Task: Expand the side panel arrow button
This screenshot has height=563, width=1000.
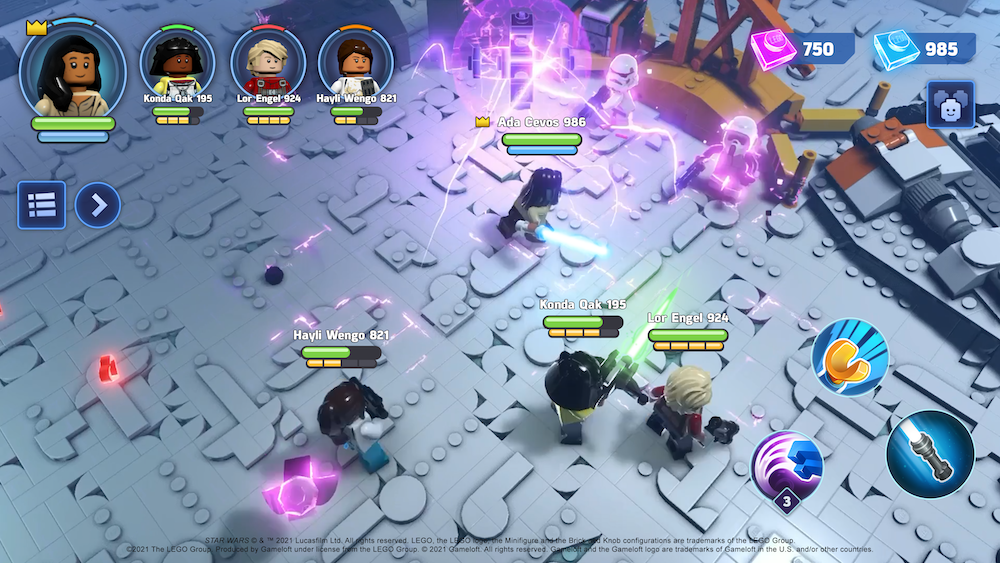Action: pos(98,205)
